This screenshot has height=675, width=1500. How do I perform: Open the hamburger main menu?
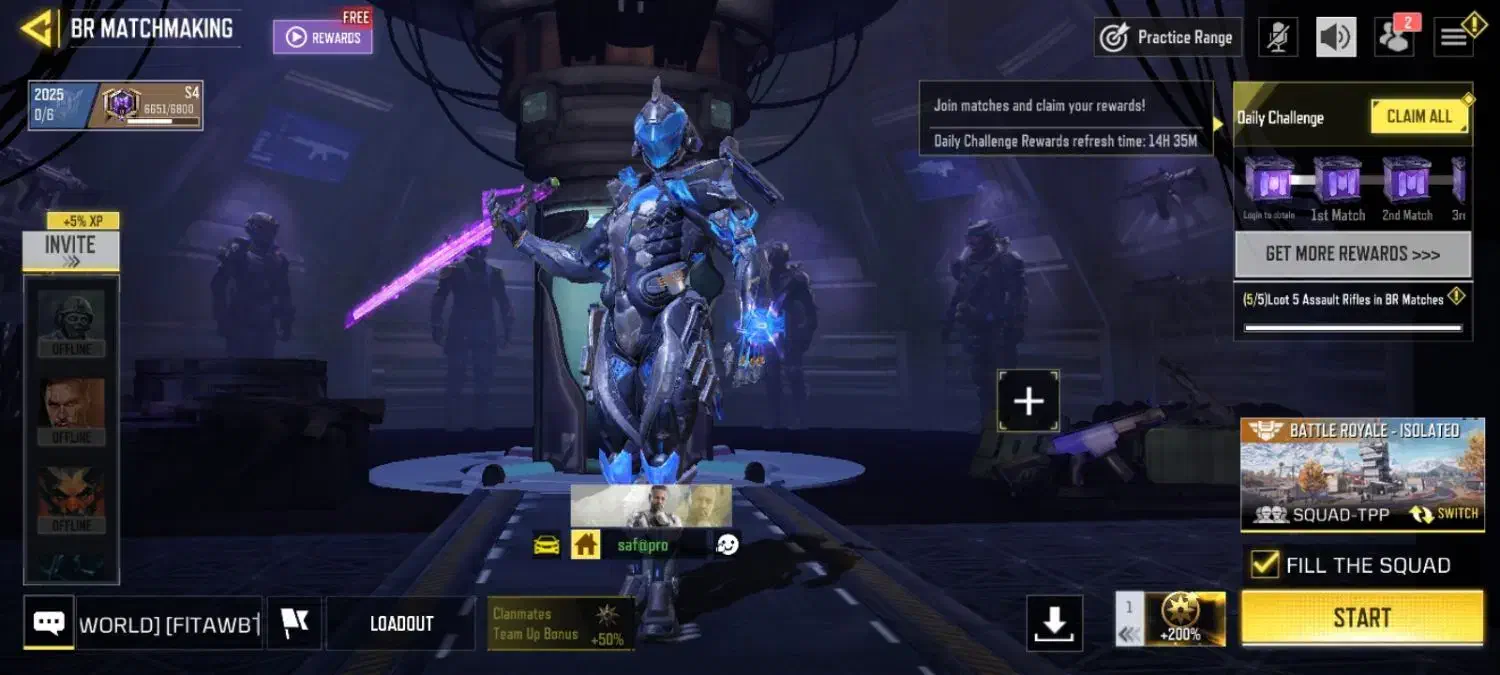pos(1454,38)
